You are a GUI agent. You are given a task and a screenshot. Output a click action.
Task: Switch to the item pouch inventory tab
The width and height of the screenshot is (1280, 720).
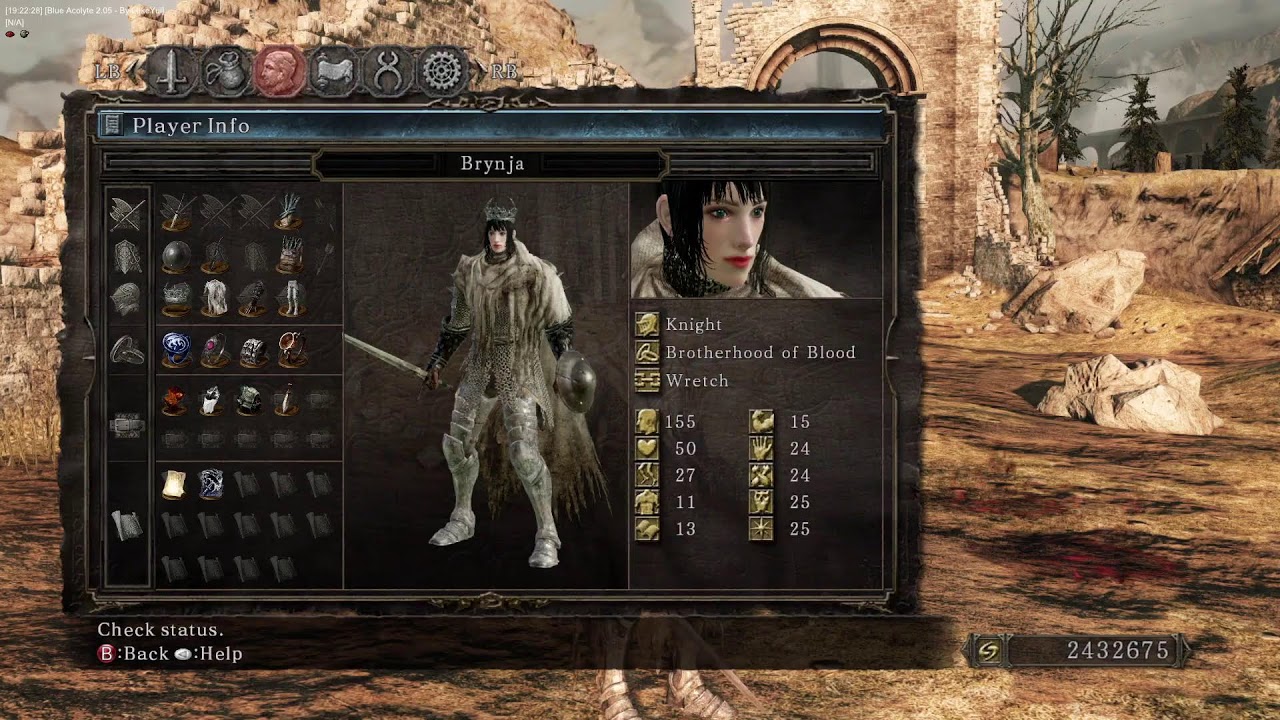pyautogui.click(x=225, y=72)
